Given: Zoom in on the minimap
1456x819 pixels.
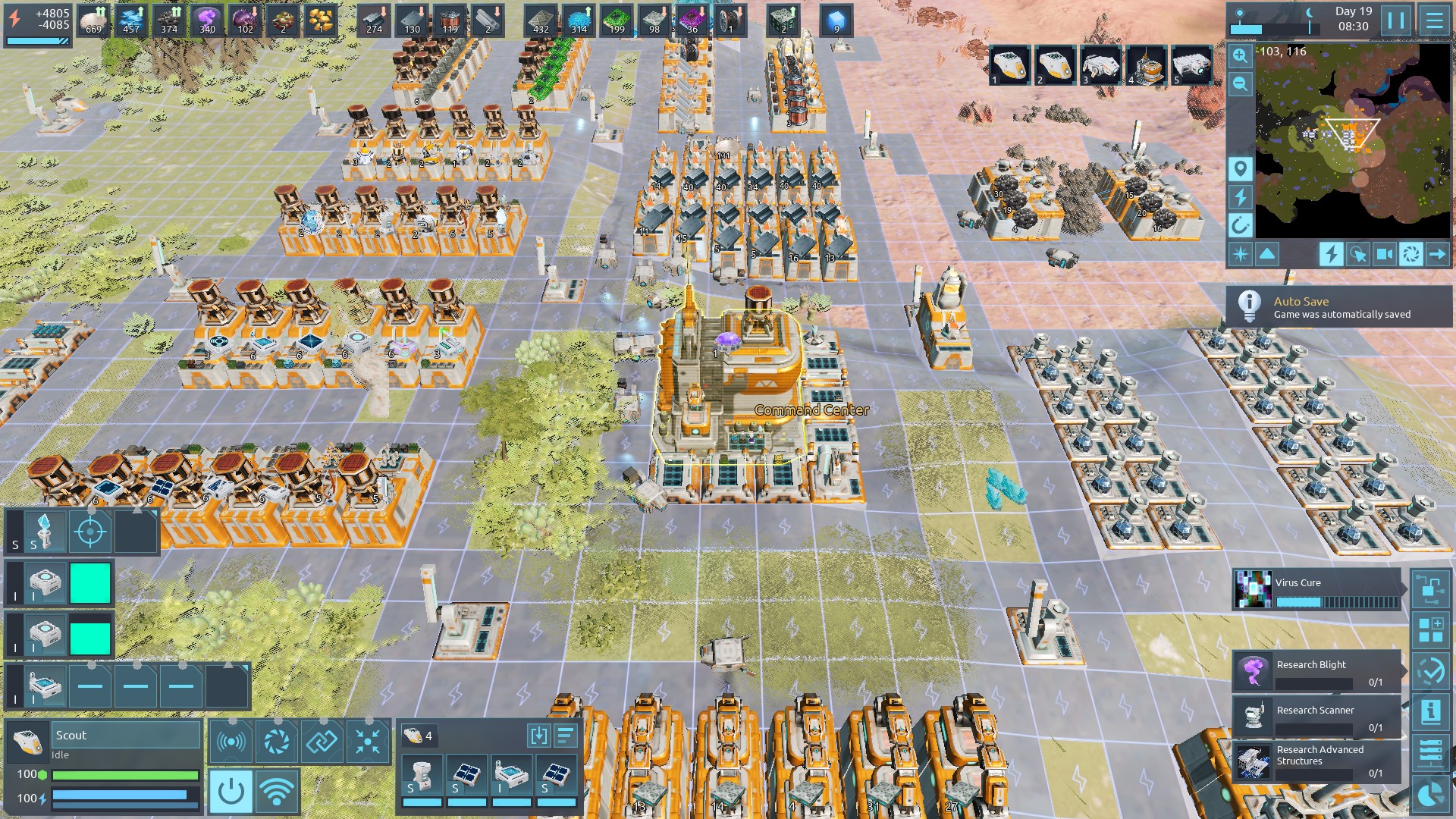Looking at the screenshot, I should pos(1241,55).
